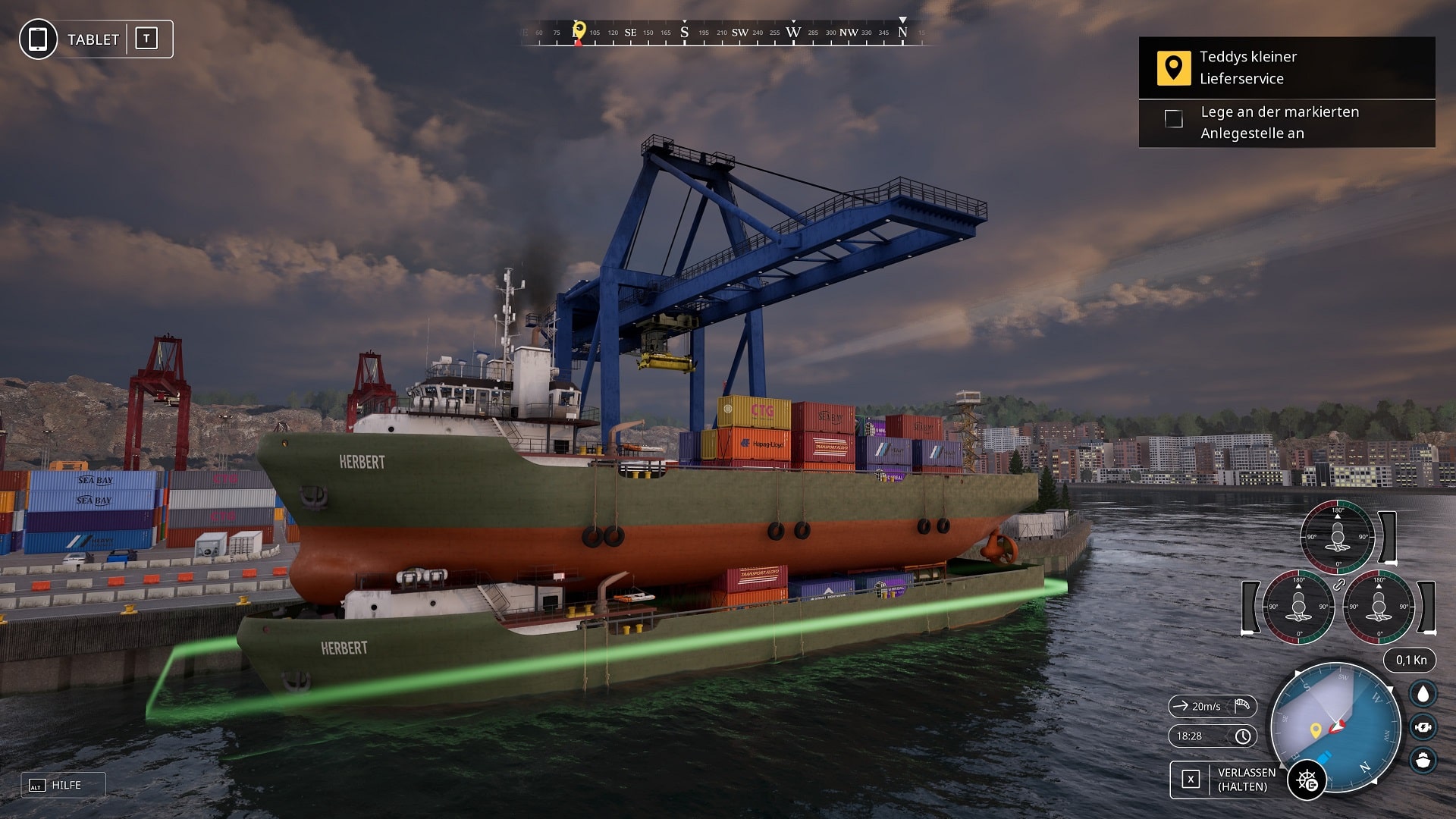
Task: Click the helm-exit steering wheel icon
Action: (1307, 780)
